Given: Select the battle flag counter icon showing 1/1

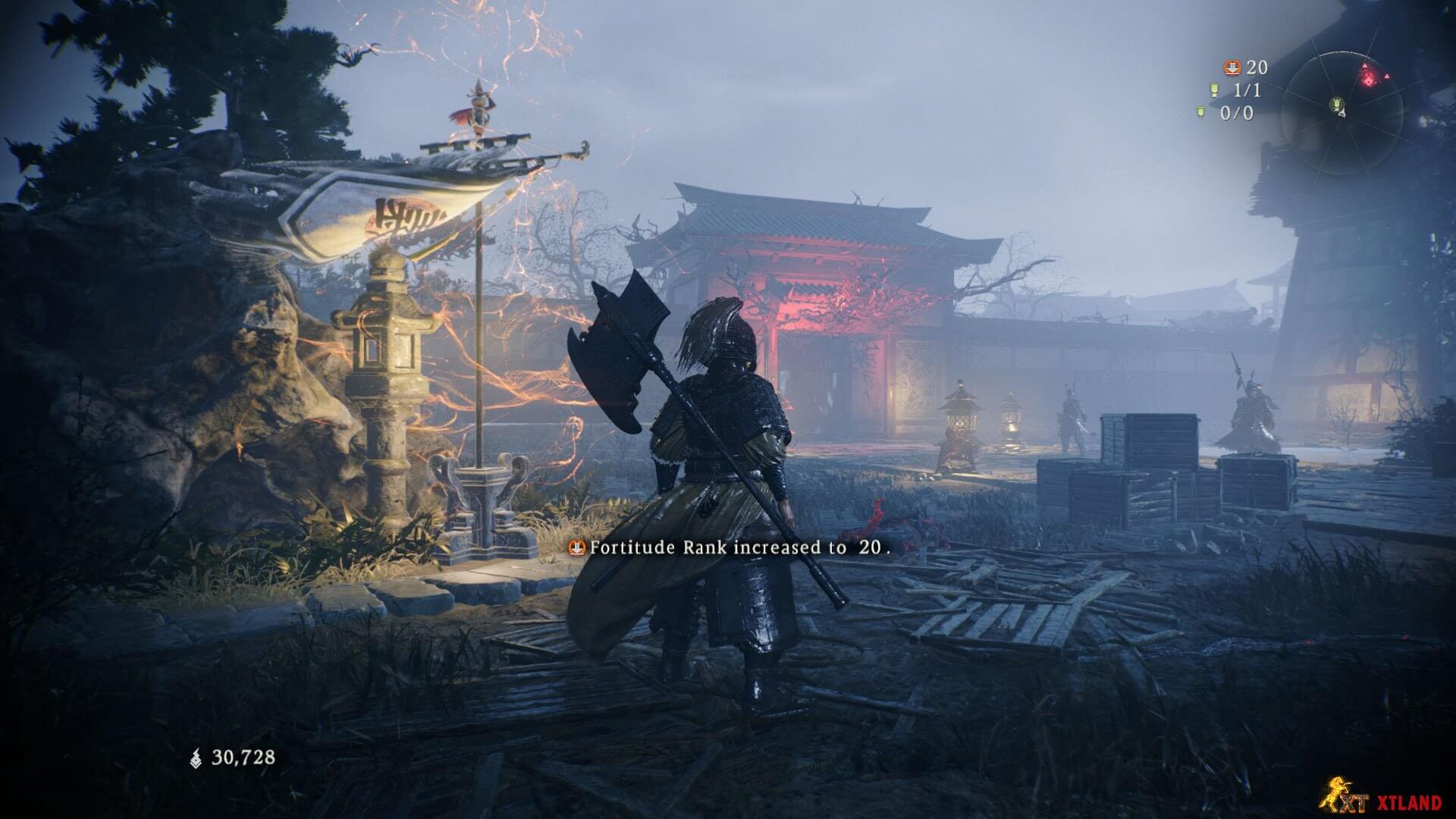Looking at the screenshot, I should point(1213,91).
